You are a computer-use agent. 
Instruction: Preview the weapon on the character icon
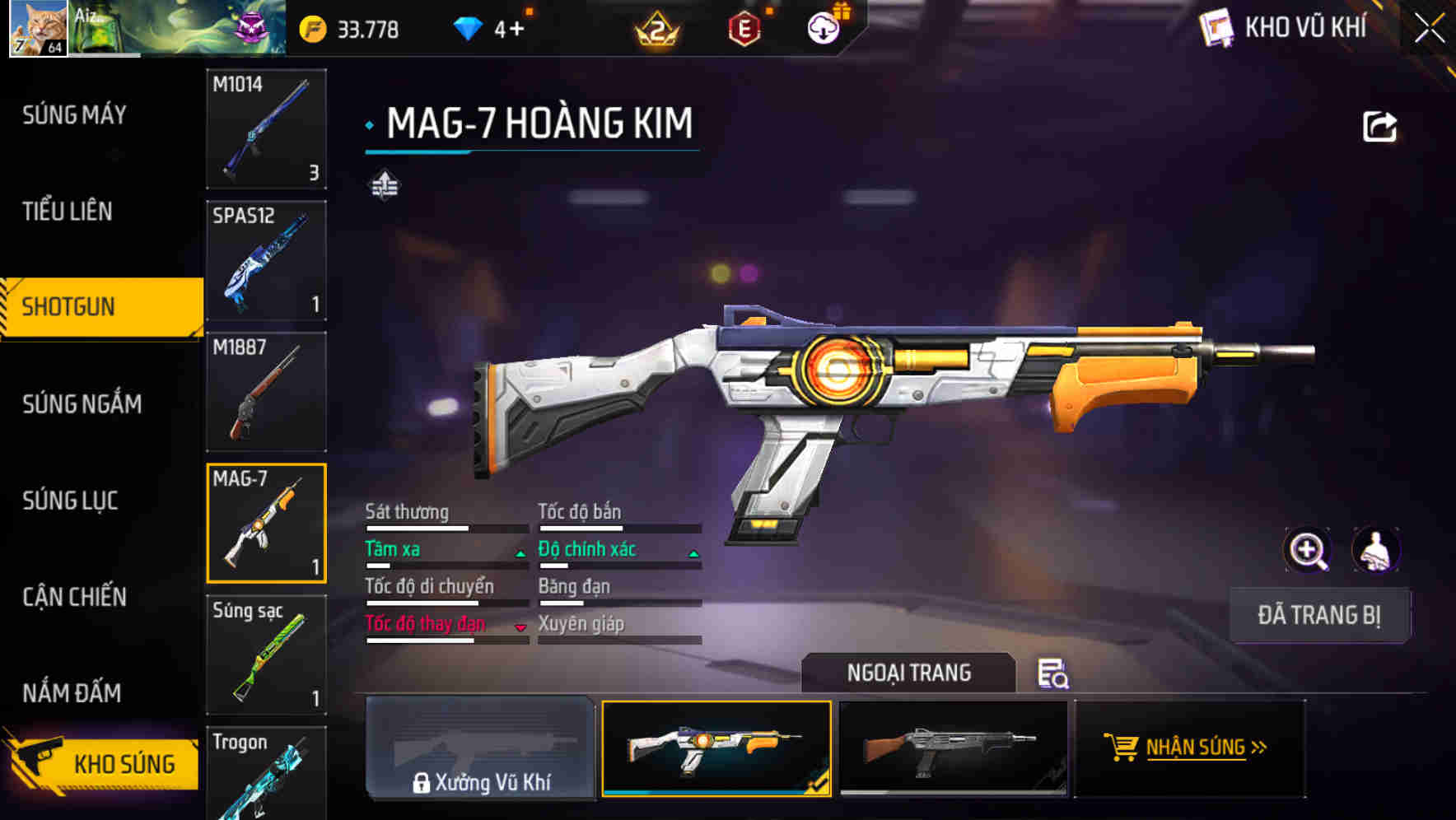(x=1375, y=550)
